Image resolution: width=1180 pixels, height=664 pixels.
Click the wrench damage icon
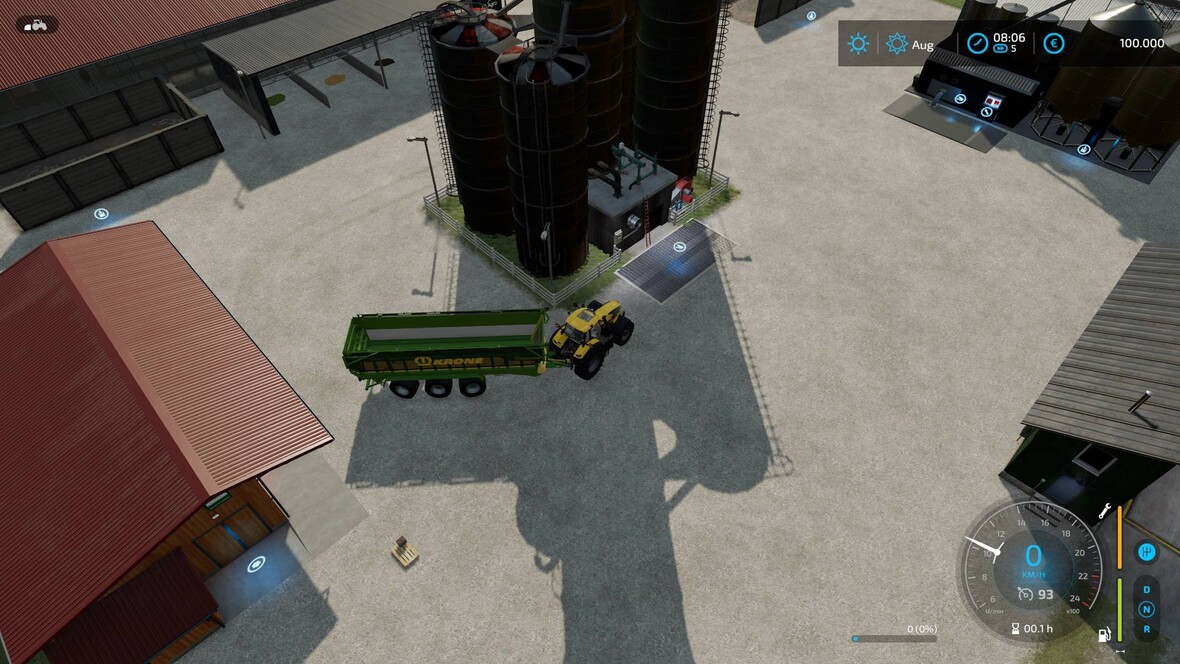pos(1105,511)
